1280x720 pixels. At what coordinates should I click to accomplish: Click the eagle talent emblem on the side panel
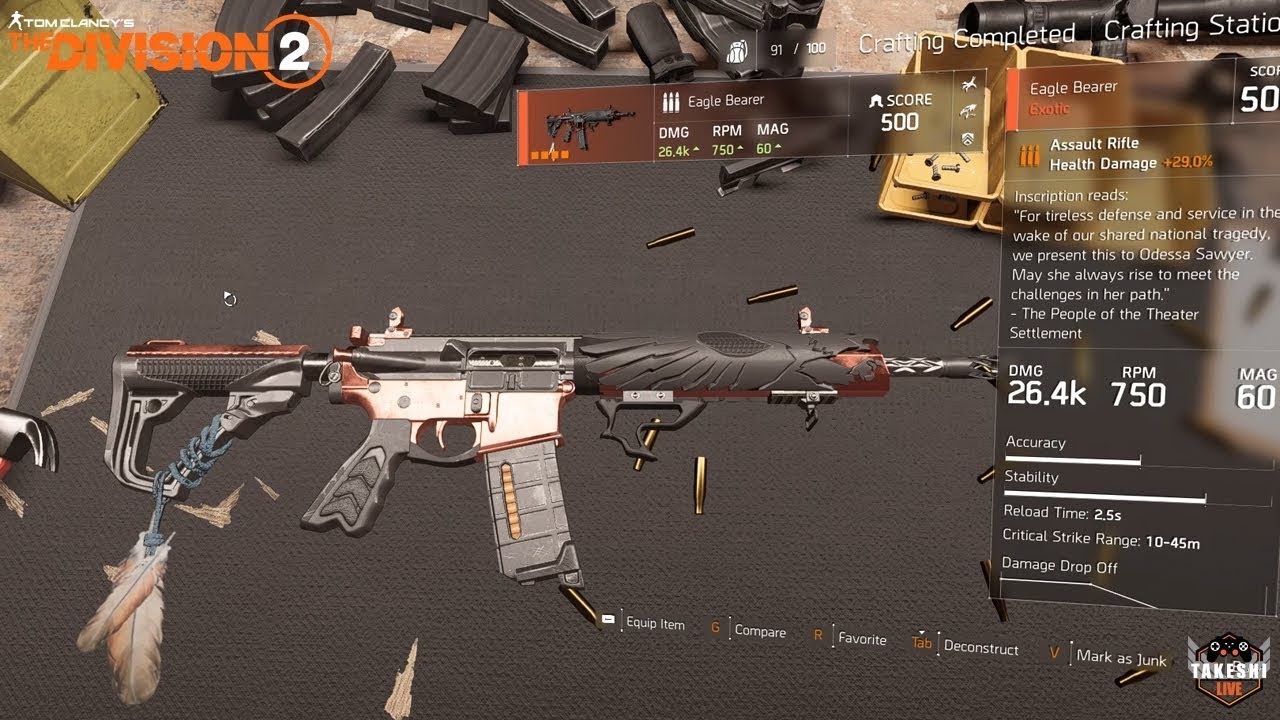coord(966,112)
